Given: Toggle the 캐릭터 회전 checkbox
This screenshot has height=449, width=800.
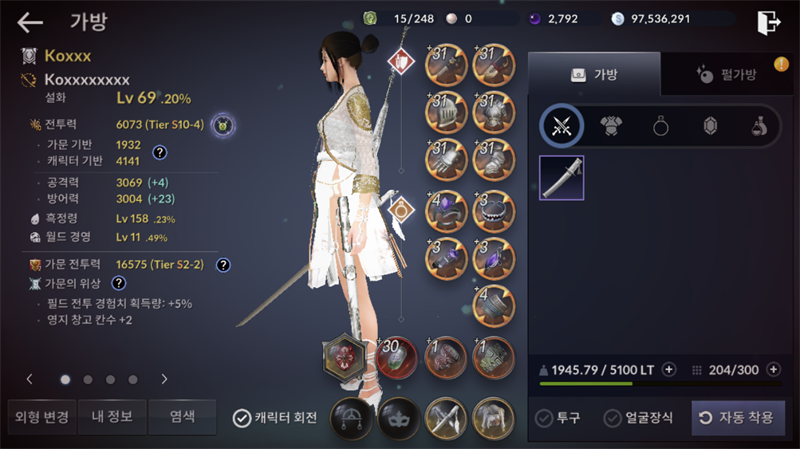Looking at the screenshot, I should click(242, 418).
